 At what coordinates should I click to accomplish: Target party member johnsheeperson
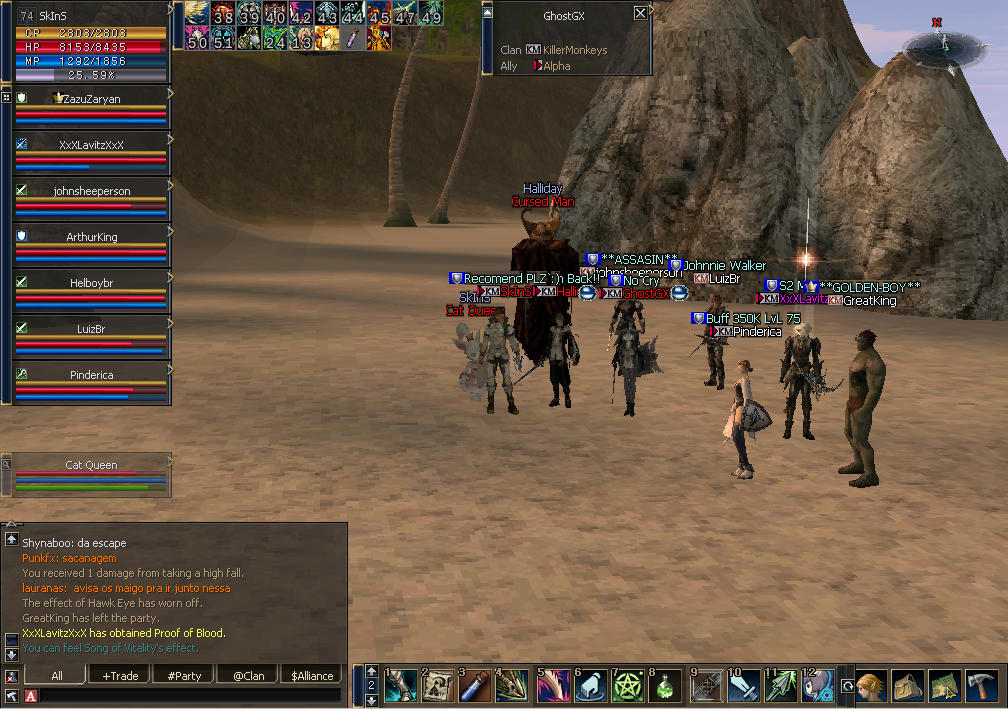(x=91, y=191)
